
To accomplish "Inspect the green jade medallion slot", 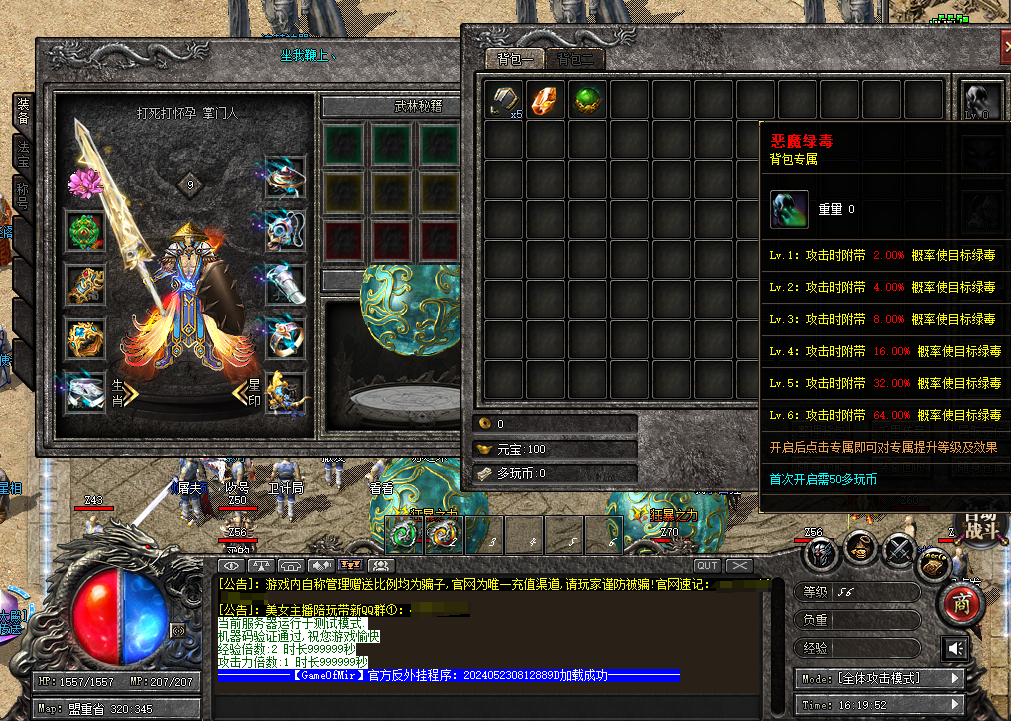I will [x=84, y=231].
